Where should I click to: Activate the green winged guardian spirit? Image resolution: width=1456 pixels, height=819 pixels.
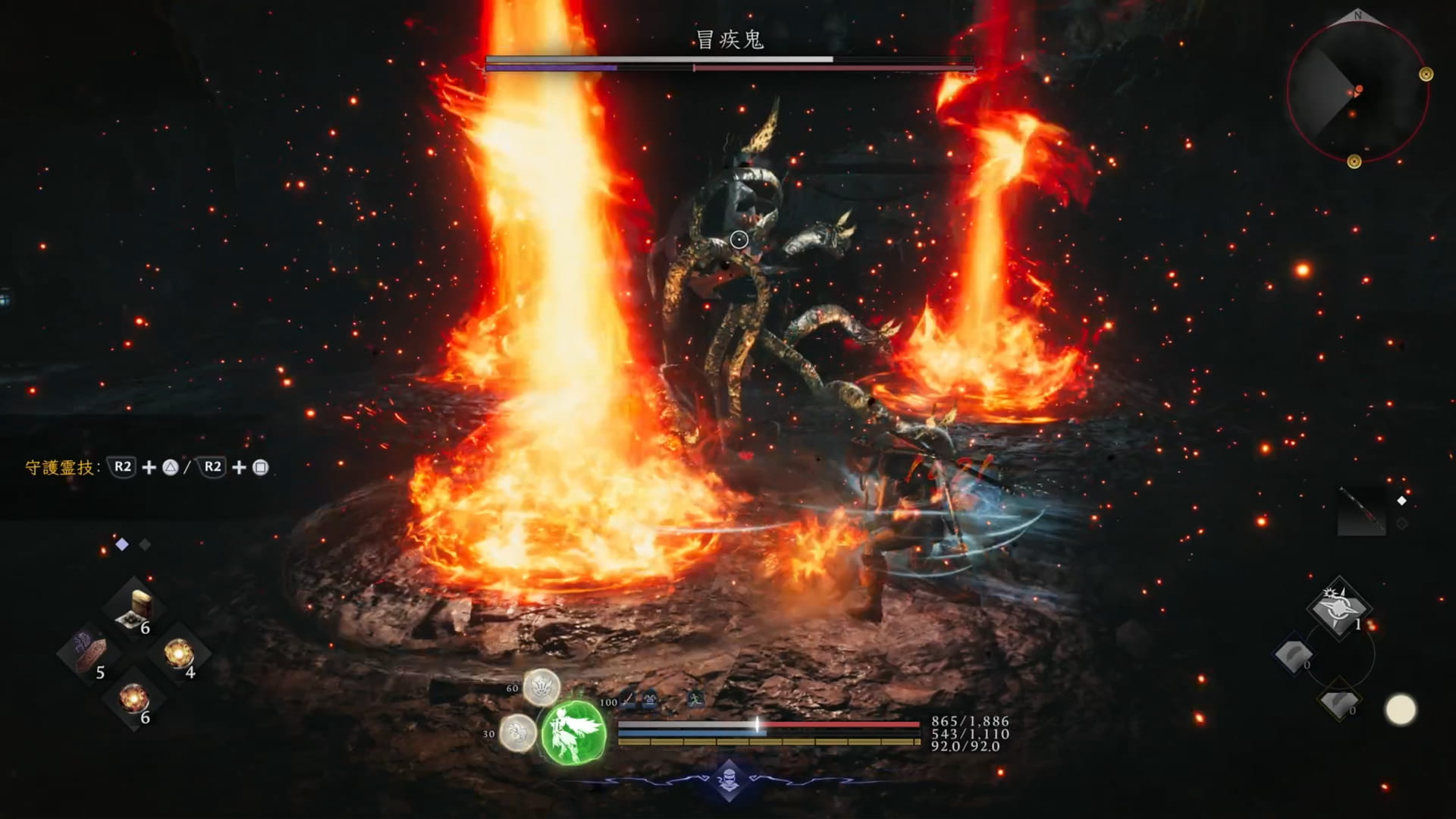coord(574,733)
